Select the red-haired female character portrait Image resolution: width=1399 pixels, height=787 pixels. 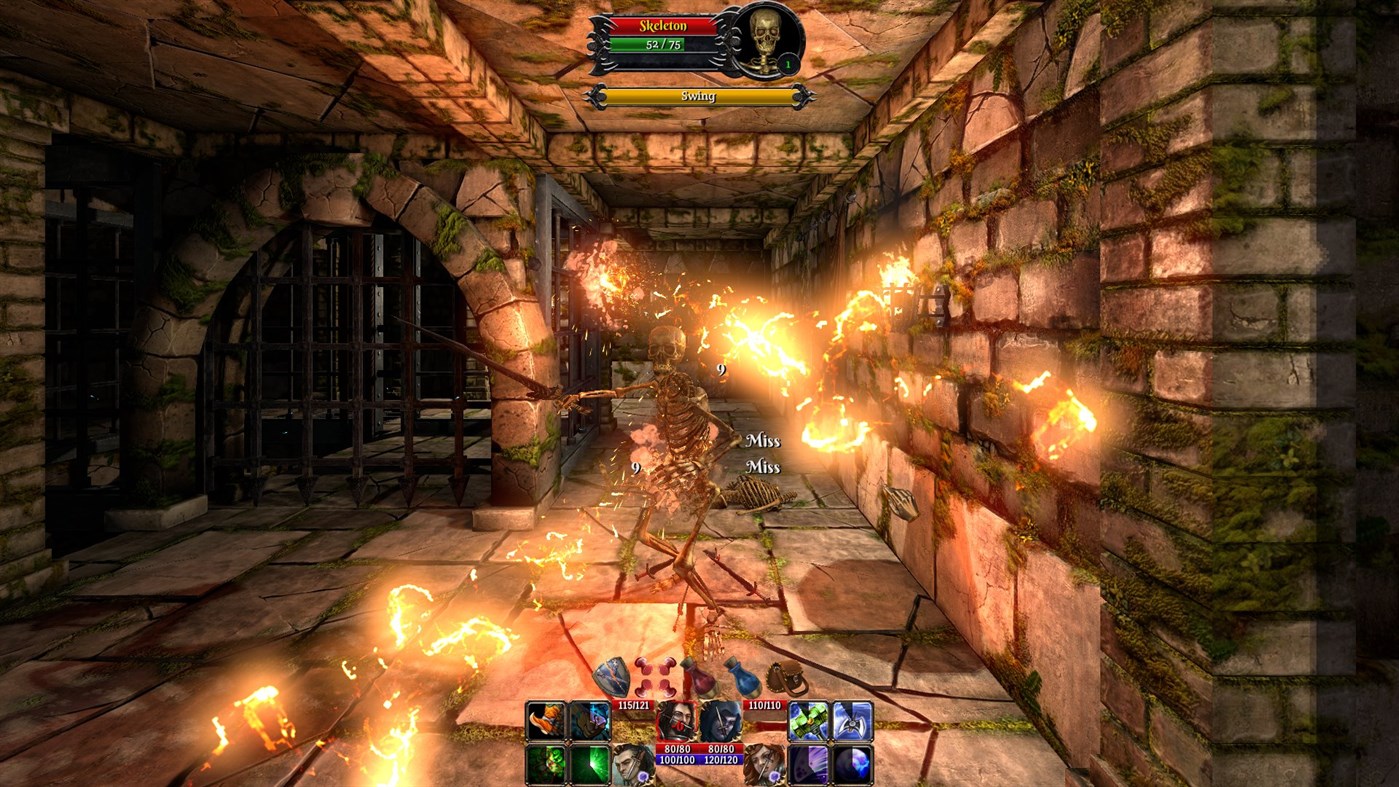pos(764,763)
